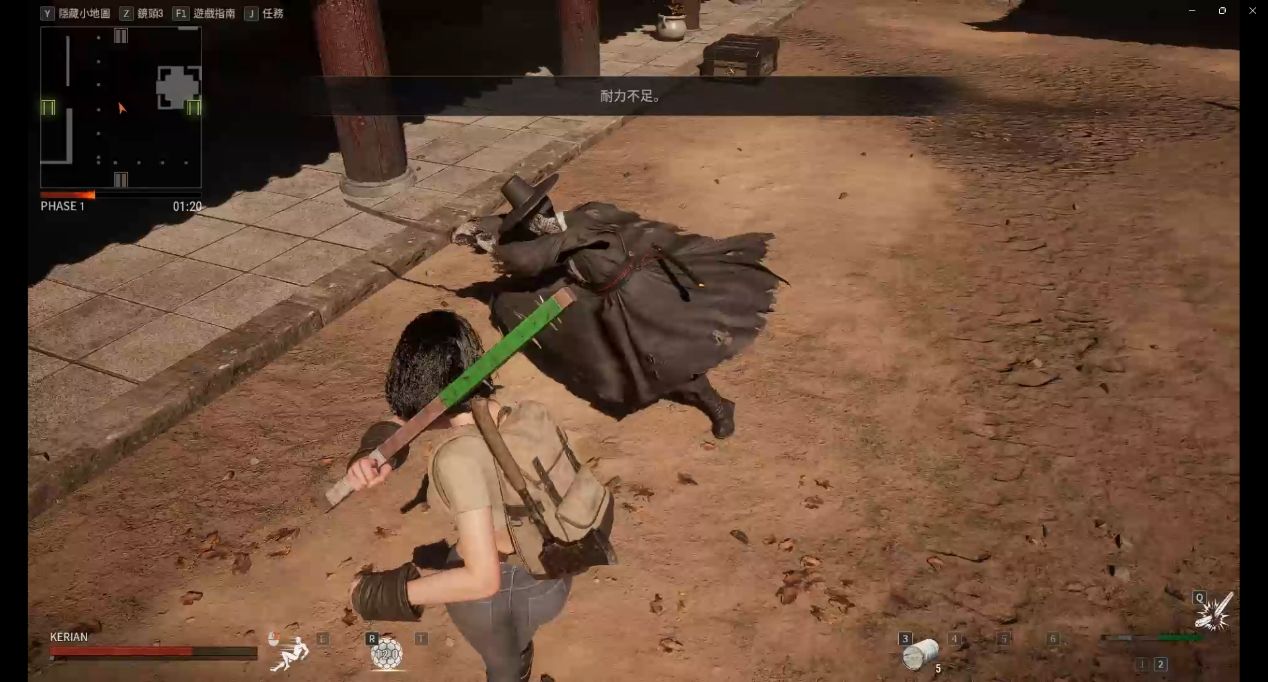
Task: Select the sliding dodge skill icon
Action: 291,651
